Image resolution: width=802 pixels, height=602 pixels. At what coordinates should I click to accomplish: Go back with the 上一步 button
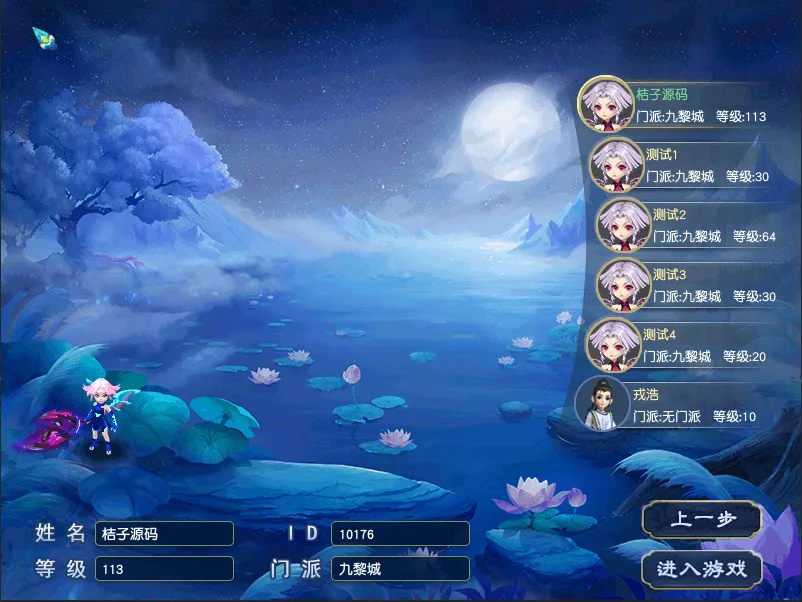[702, 520]
